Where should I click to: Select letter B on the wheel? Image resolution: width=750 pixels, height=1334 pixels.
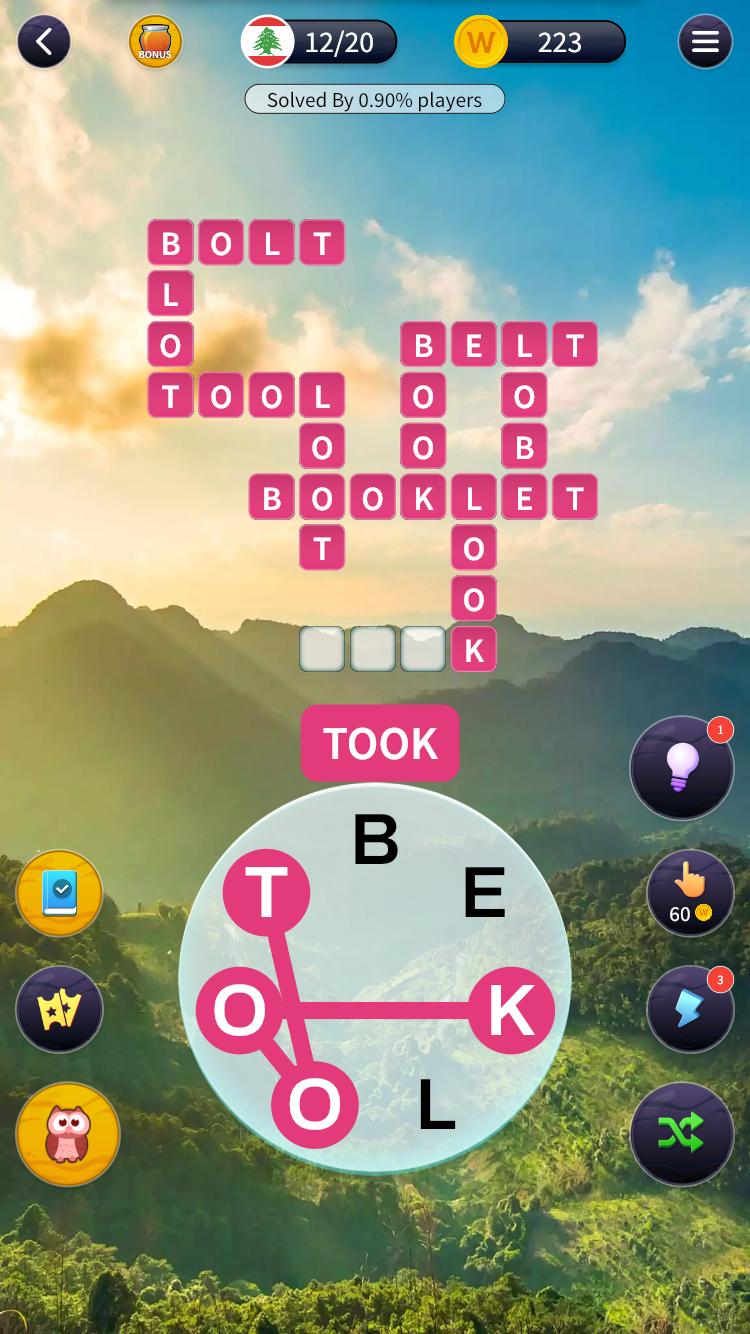[x=376, y=840]
